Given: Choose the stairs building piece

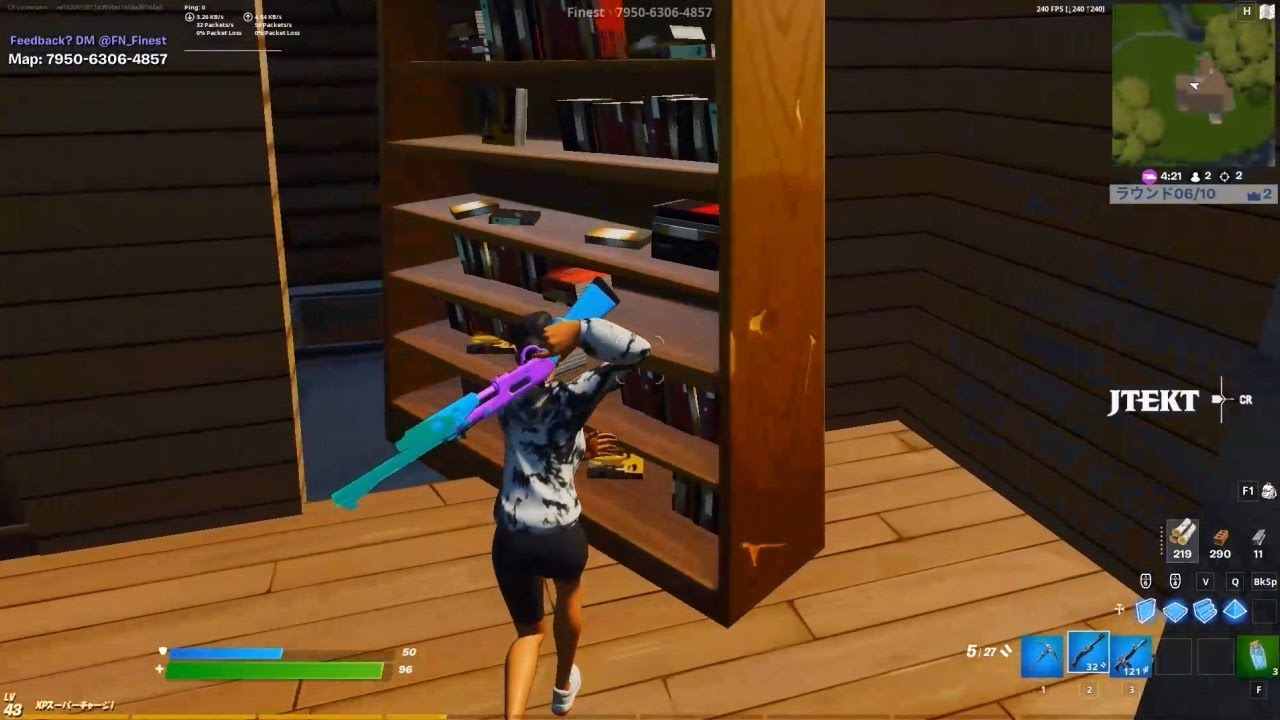Looking at the screenshot, I should click(x=1206, y=610).
